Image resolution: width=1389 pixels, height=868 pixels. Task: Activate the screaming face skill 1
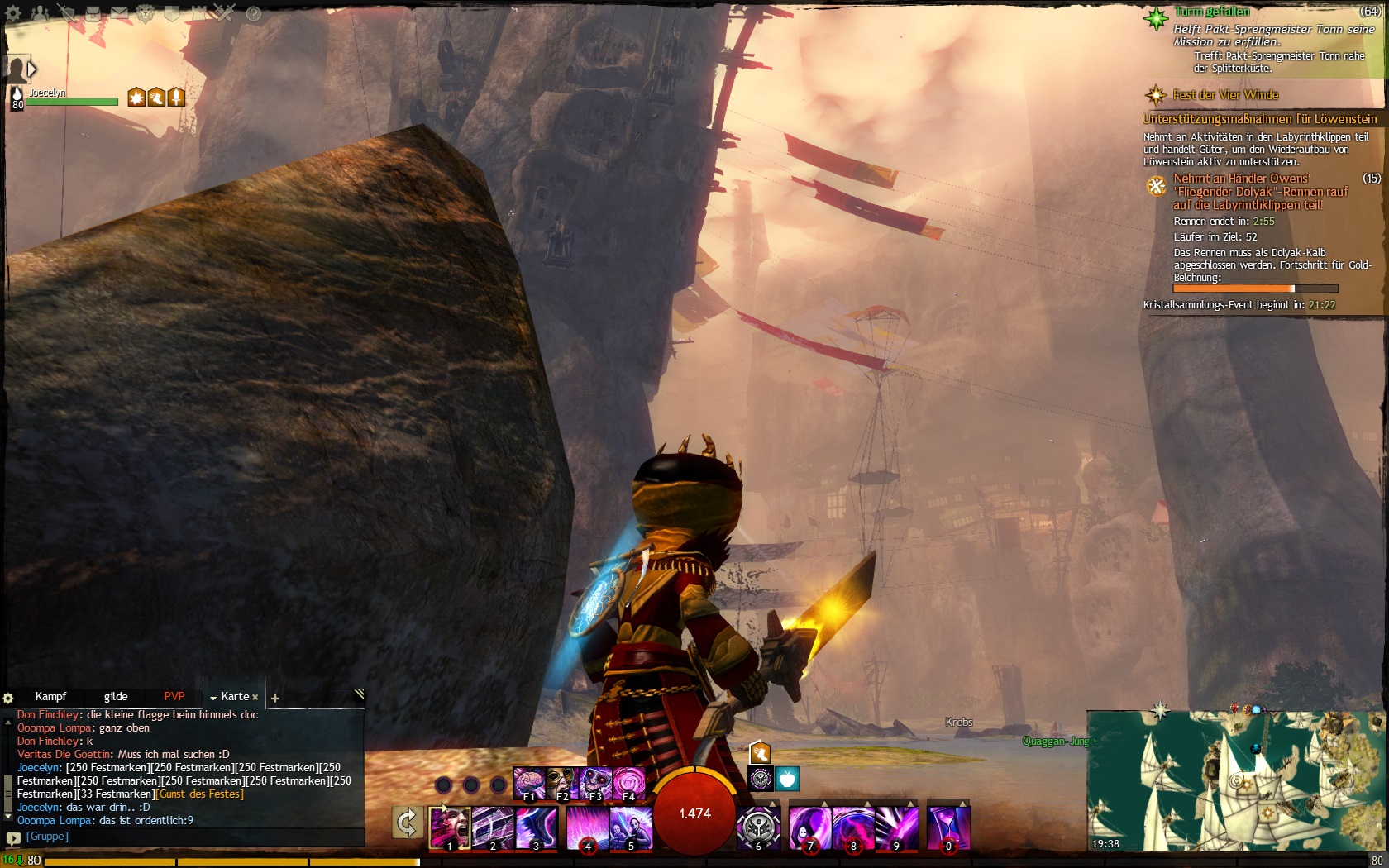tap(449, 828)
